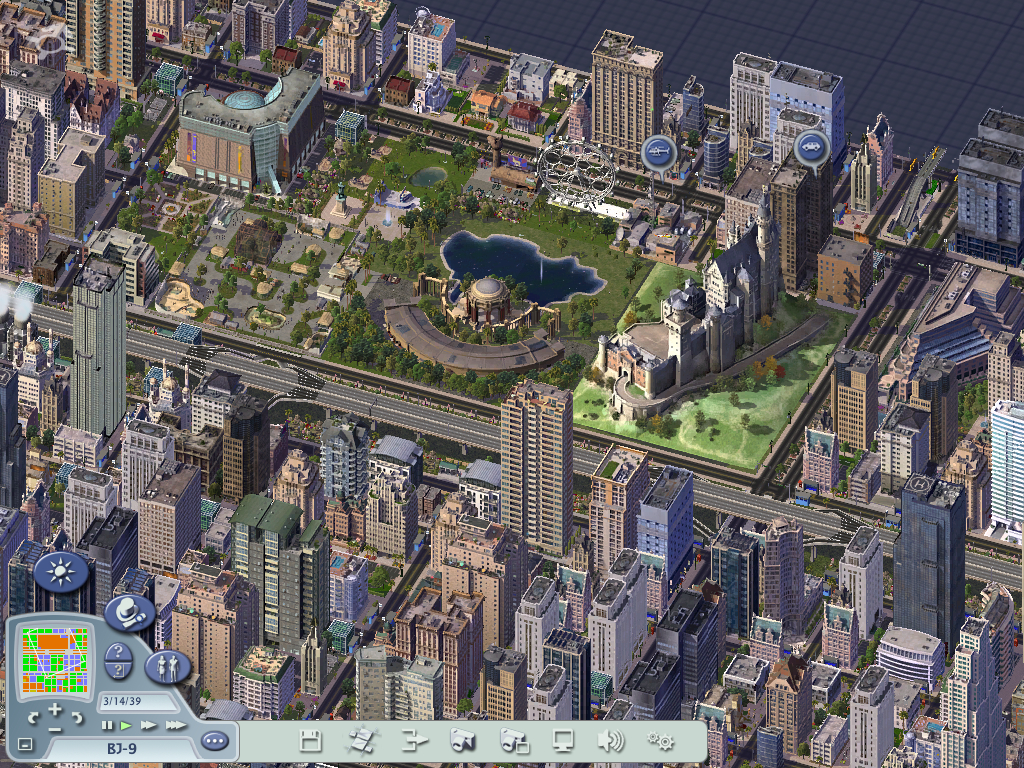Toggle the options bar with ellipsis button
Viewport: 1024px width, 768px height.
(214, 741)
